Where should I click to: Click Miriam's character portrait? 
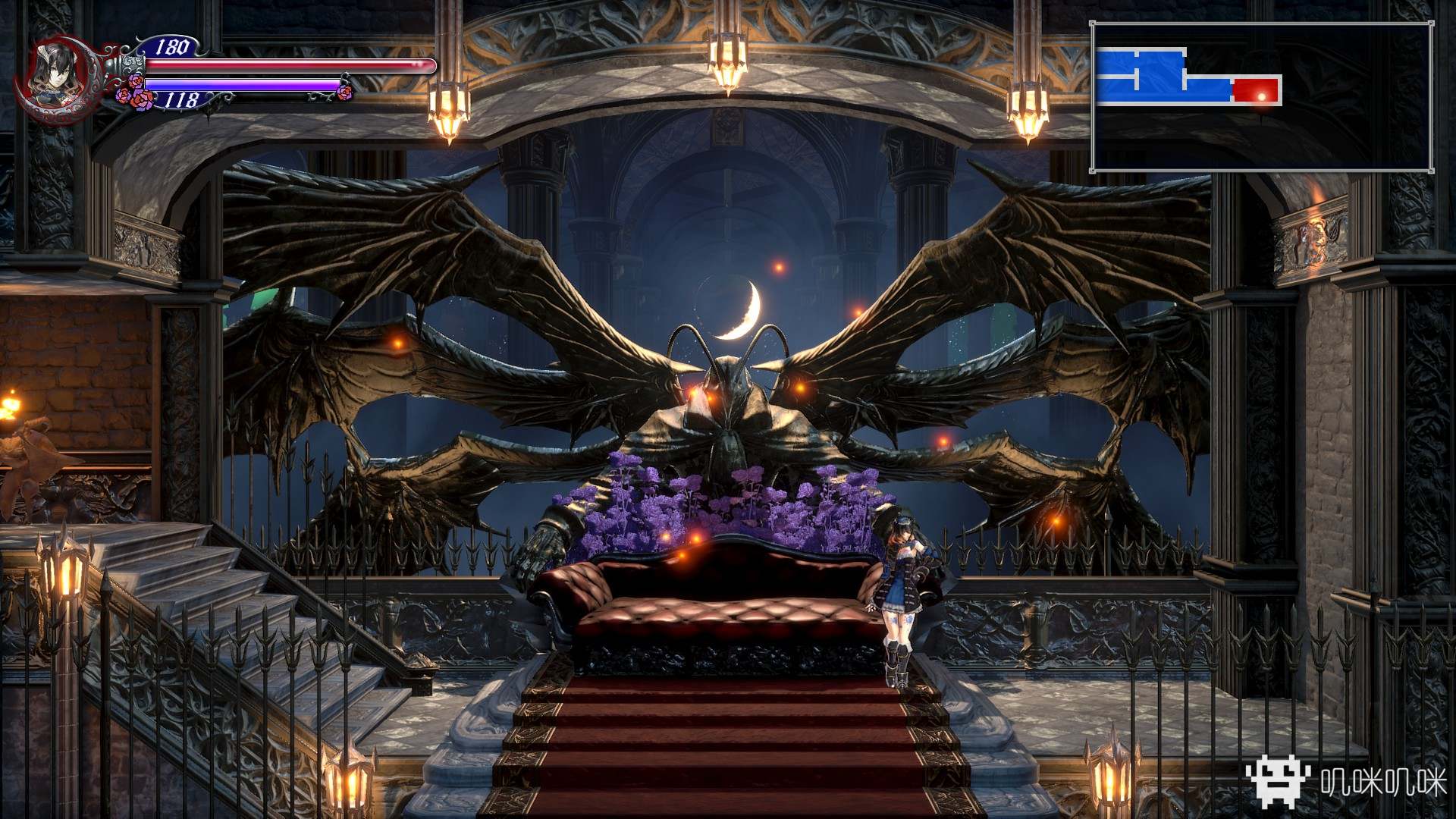click(x=52, y=74)
